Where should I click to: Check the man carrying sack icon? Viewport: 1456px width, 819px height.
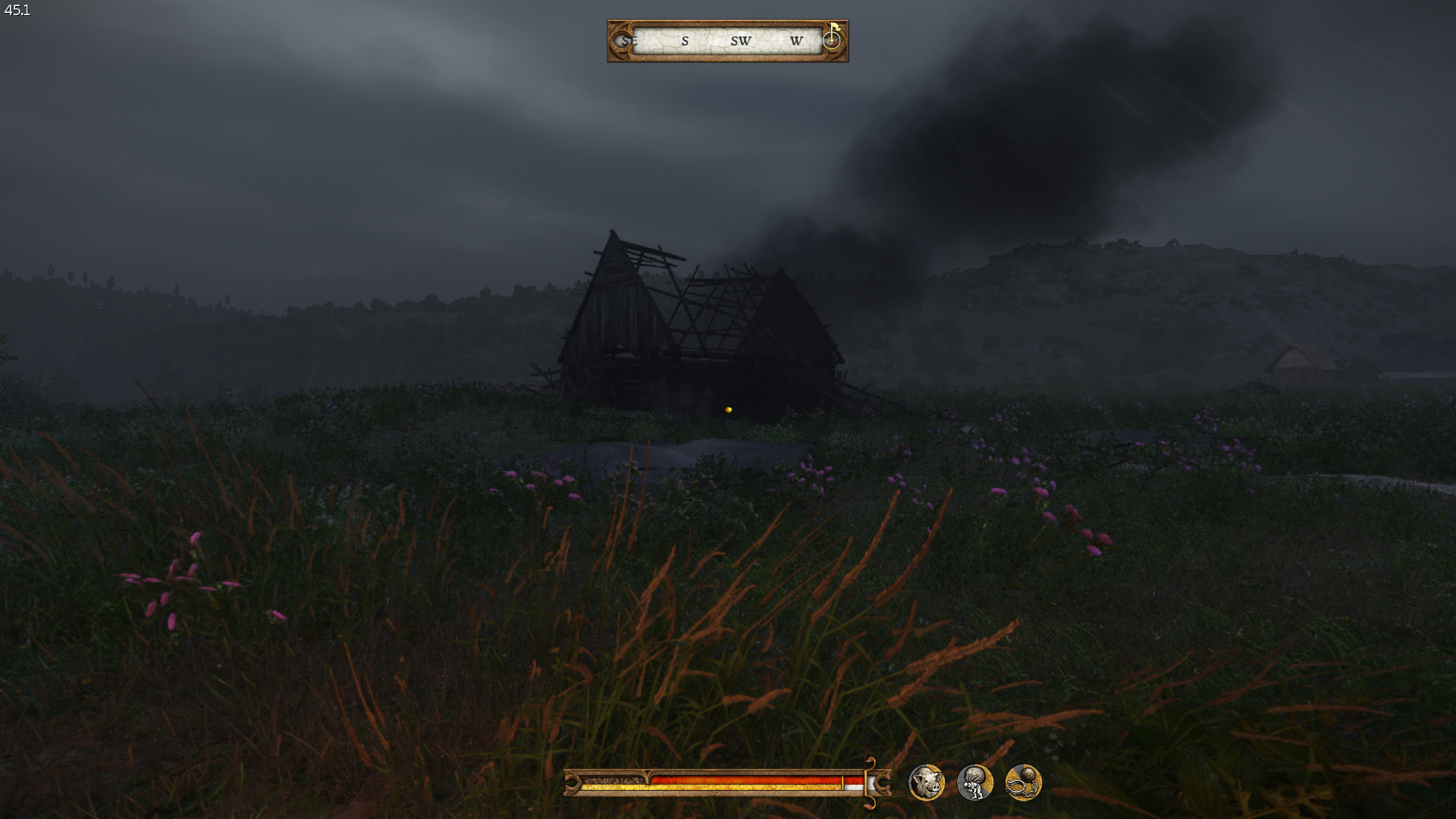(x=974, y=783)
